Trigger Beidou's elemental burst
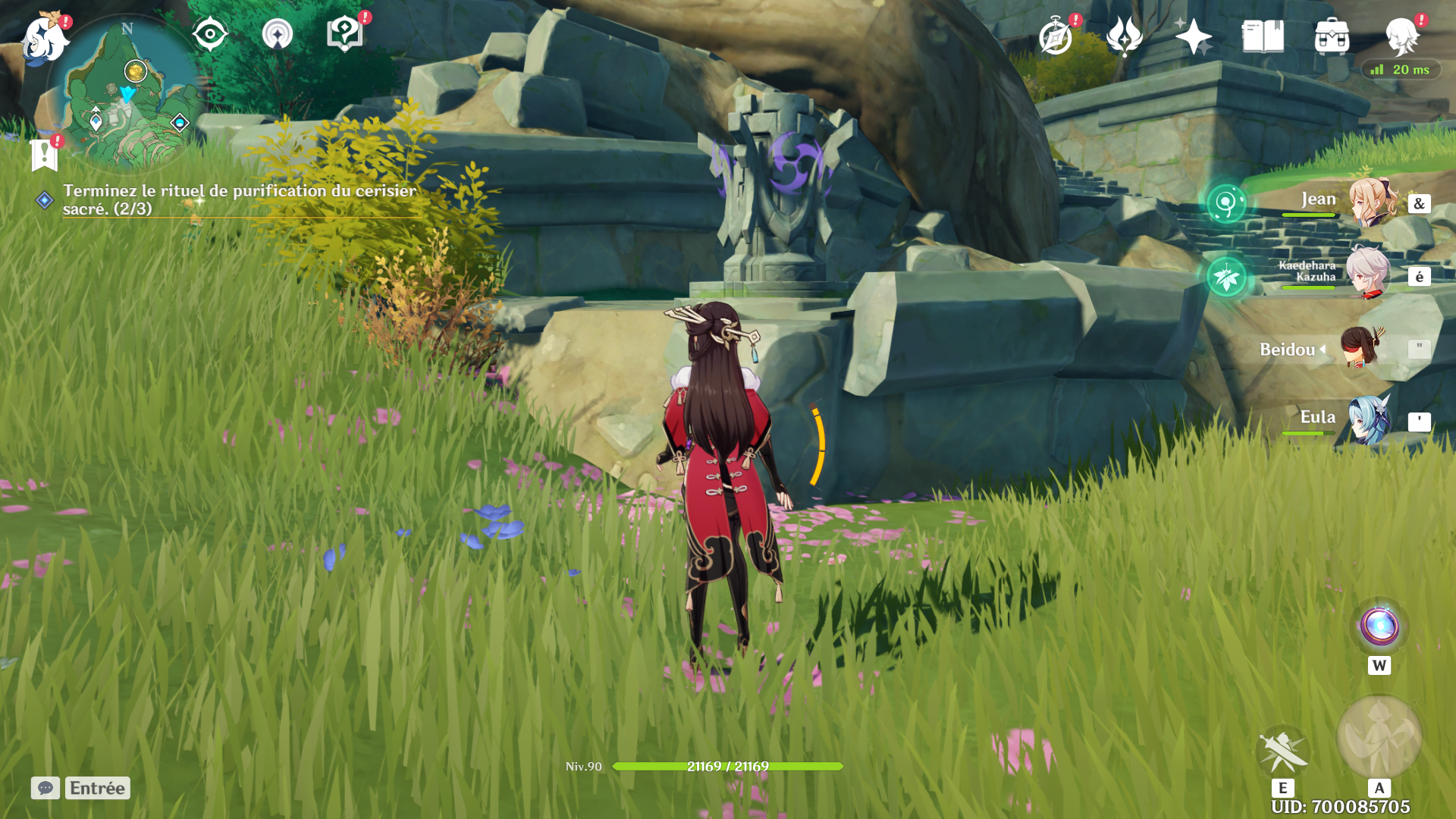Screen dimensions: 1456x819 click(x=1379, y=736)
